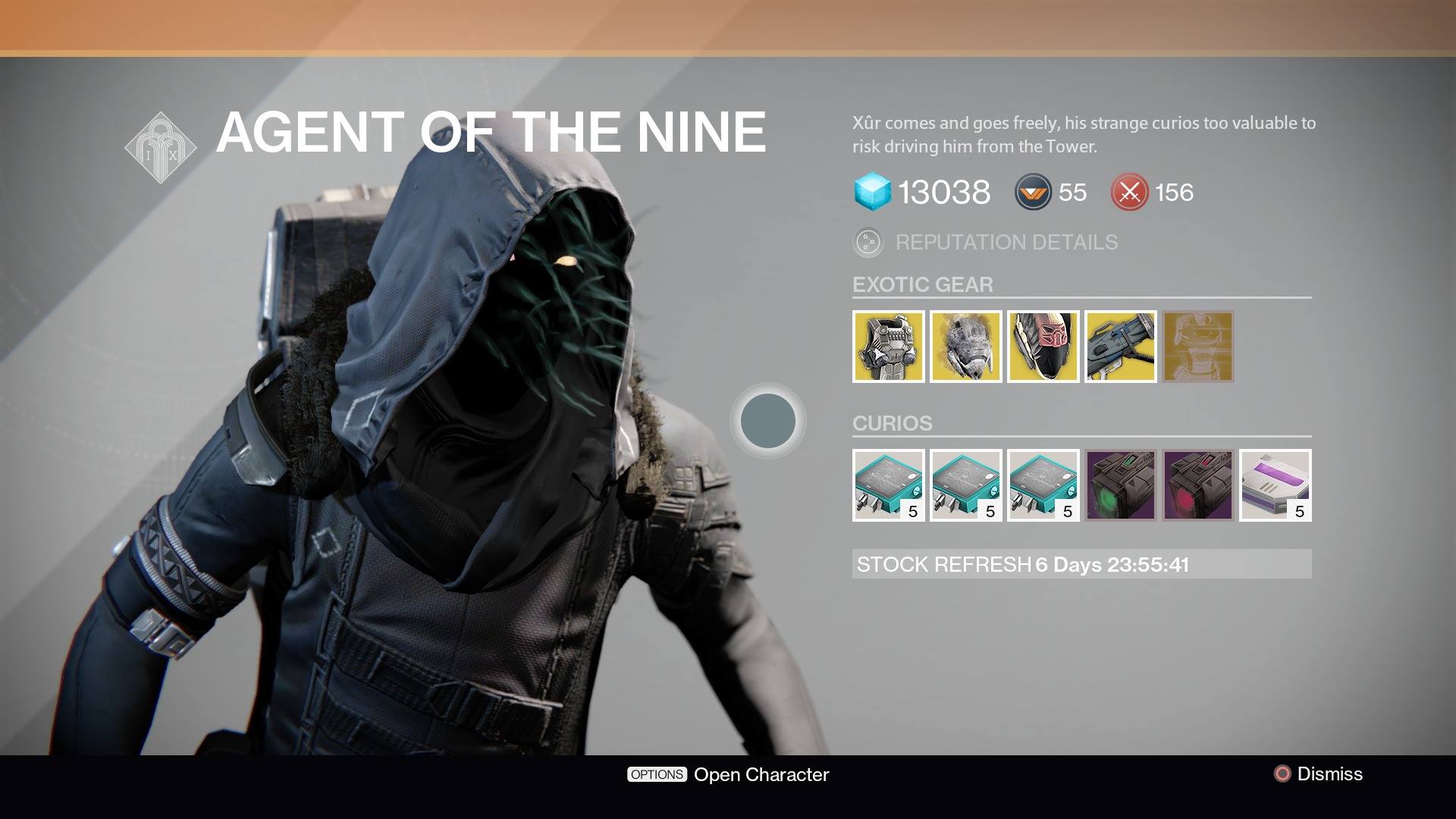Select the dusty exotic helmet in Exotic Gear
This screenshot has width=1456, height=819.
click(x=966, y=347)
